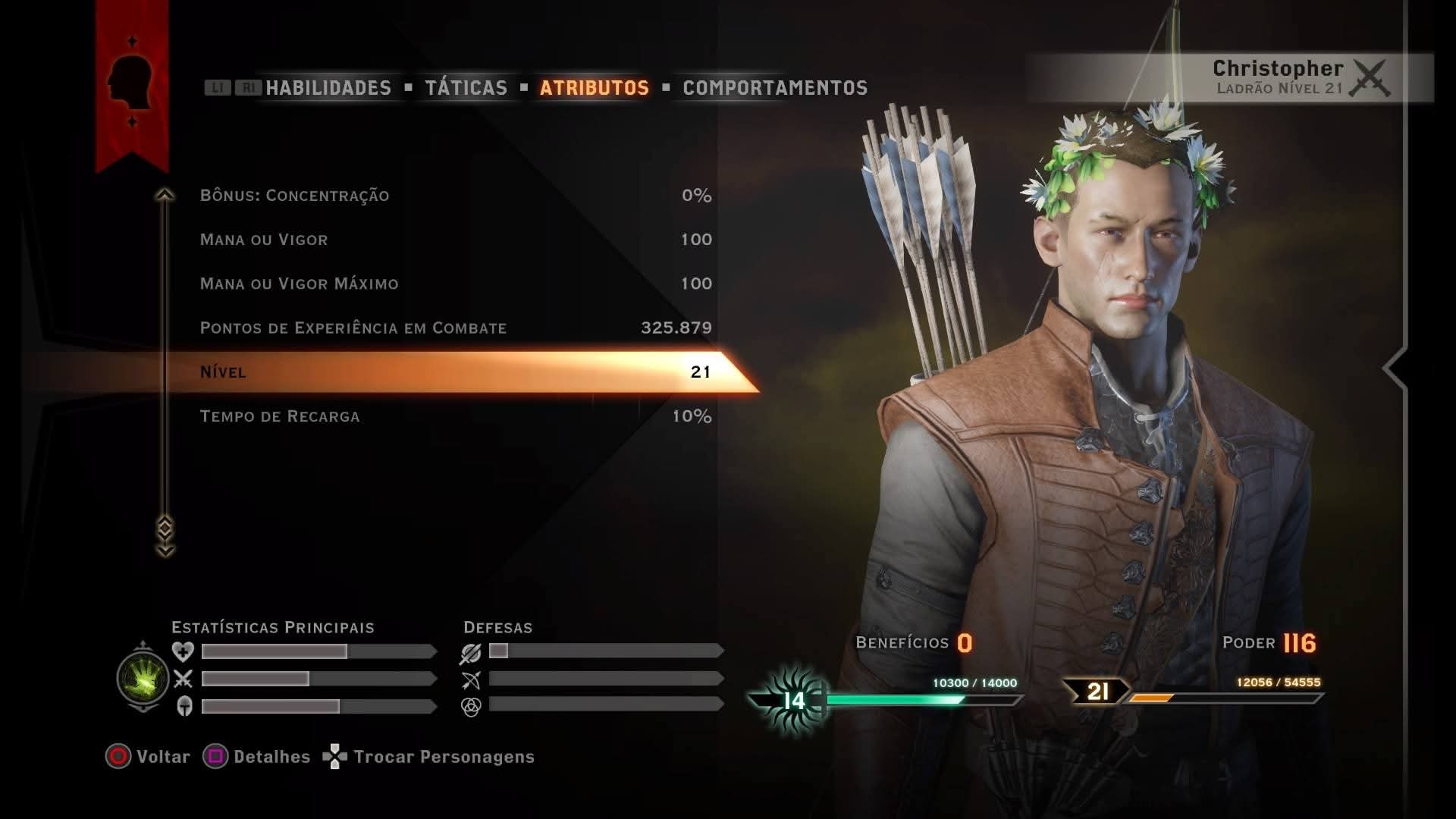Choose the Tempo de Recarga row

455,416
